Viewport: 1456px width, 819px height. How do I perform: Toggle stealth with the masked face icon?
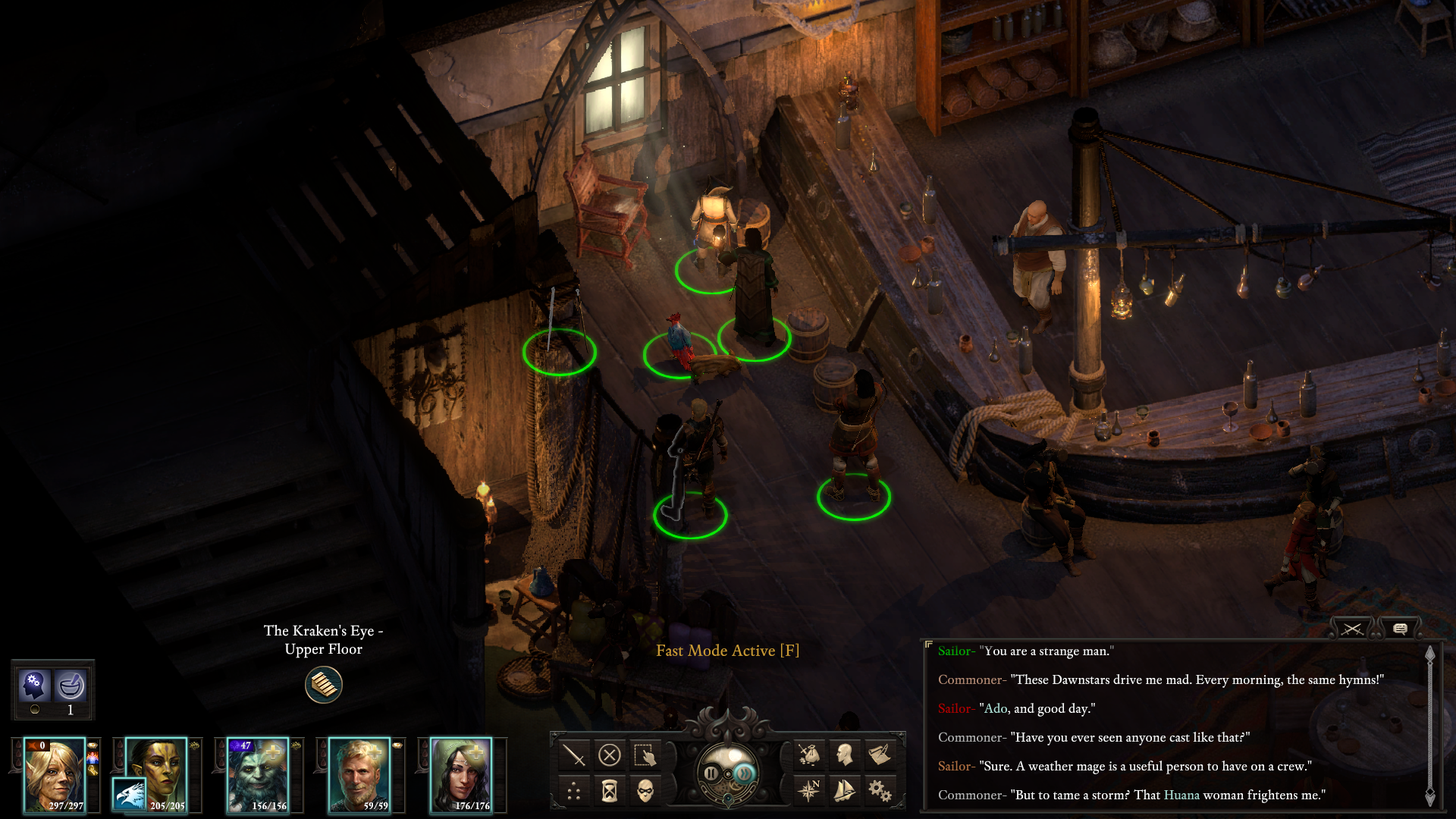click(x=645, y=792)
